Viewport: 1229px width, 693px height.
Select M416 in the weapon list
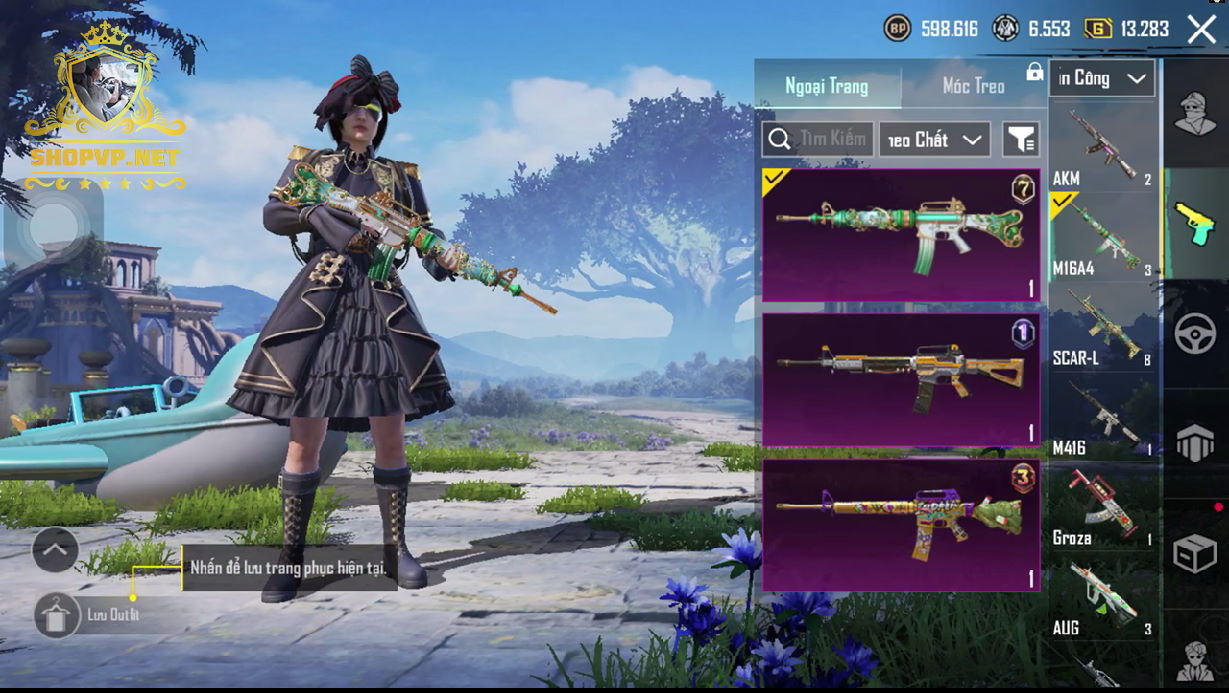coord(1102,417)
